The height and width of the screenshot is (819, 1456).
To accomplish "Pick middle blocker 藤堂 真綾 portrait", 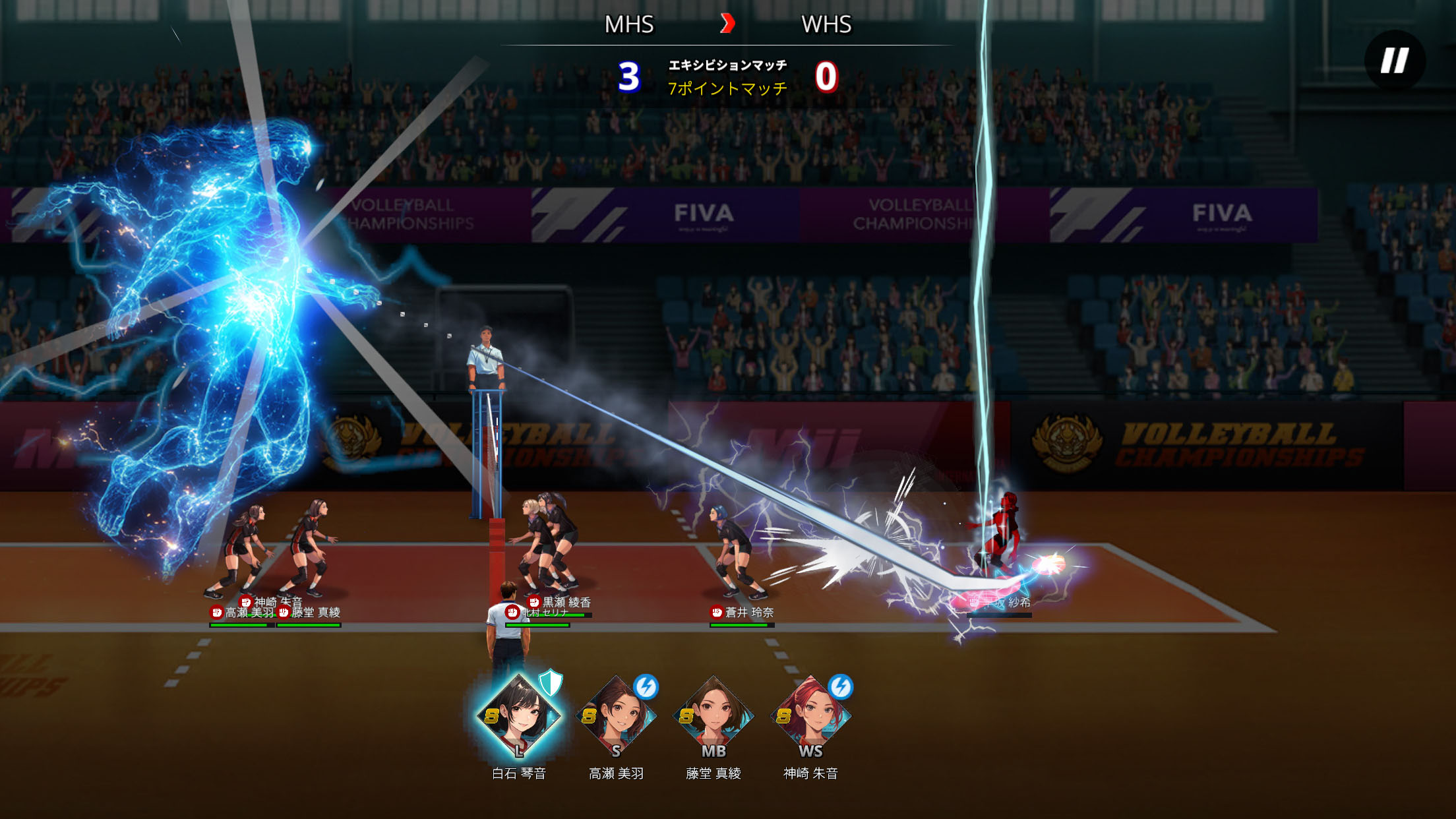I will (x=713, y=717).
